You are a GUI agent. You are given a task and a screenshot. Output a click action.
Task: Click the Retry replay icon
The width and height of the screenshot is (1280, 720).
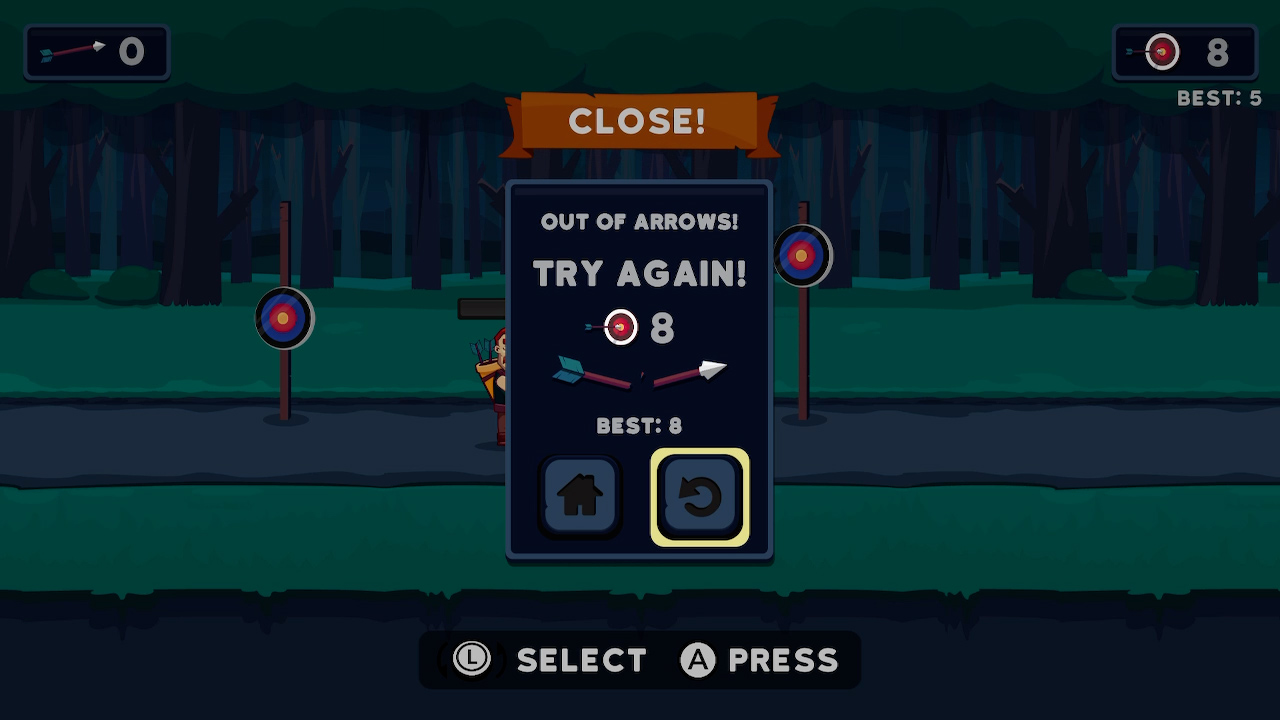[x=701, y=495]
